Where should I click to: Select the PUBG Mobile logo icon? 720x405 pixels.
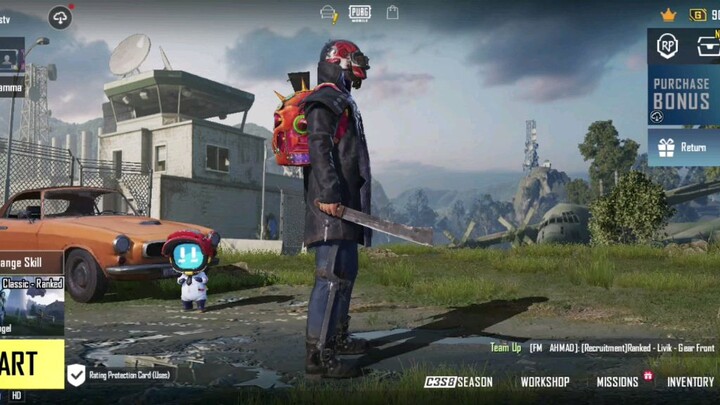359,13
